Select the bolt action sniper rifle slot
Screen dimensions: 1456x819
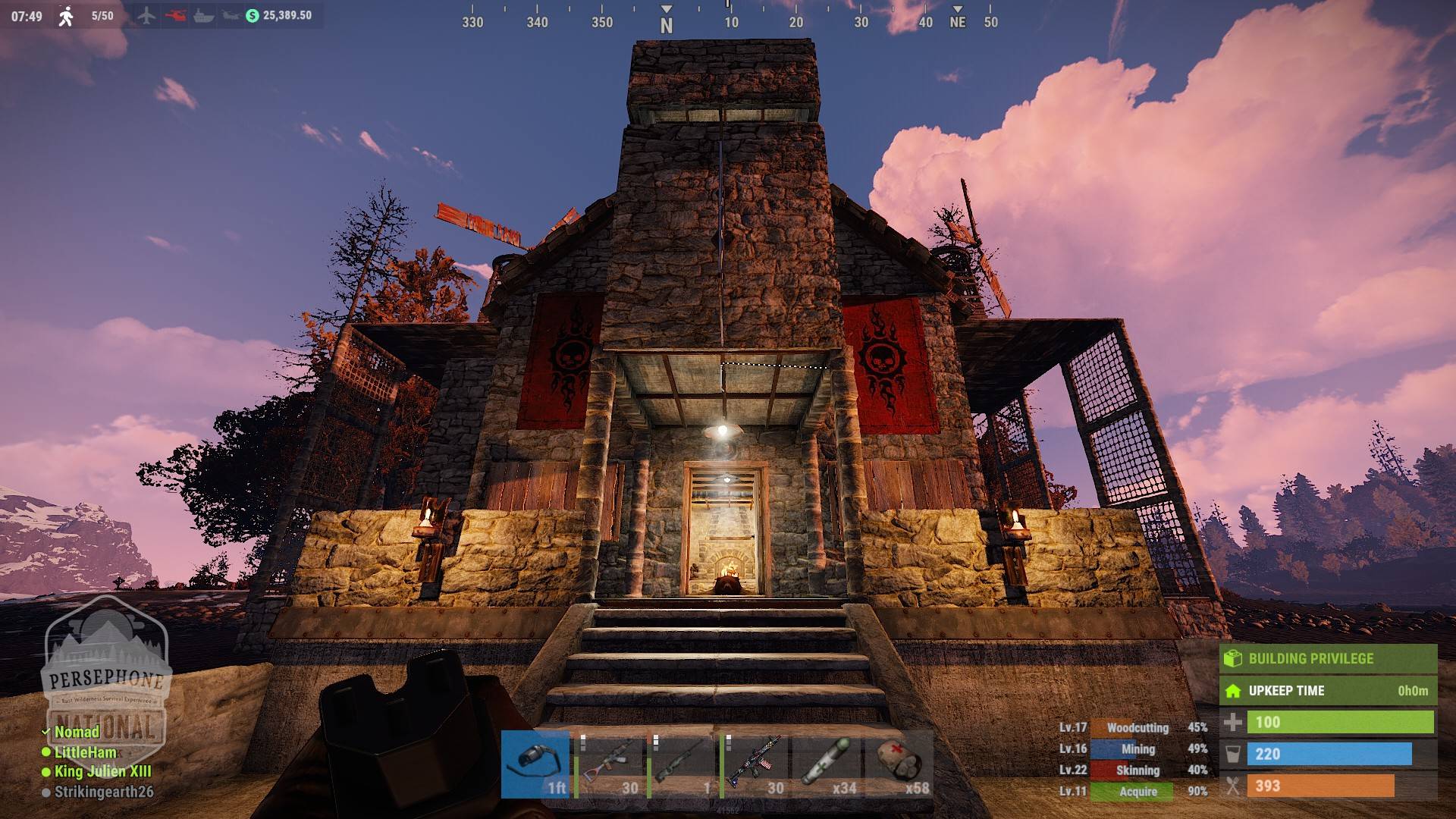coord(681,764)
